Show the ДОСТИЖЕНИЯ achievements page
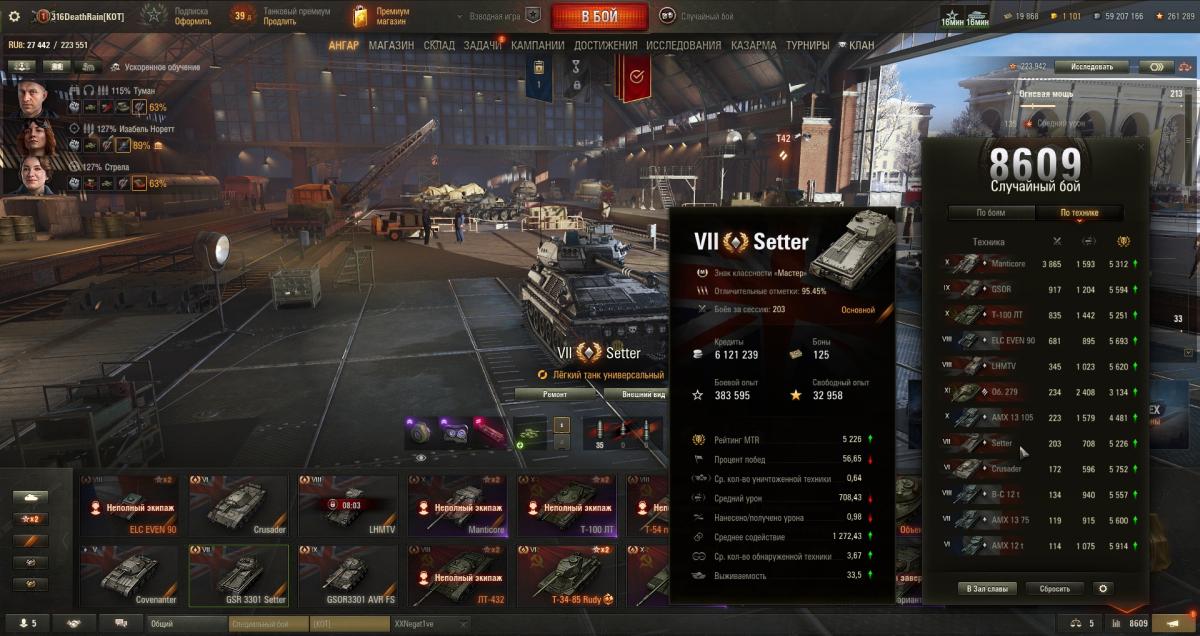Screen dimensions: 1200x636 tap(606, 45)
